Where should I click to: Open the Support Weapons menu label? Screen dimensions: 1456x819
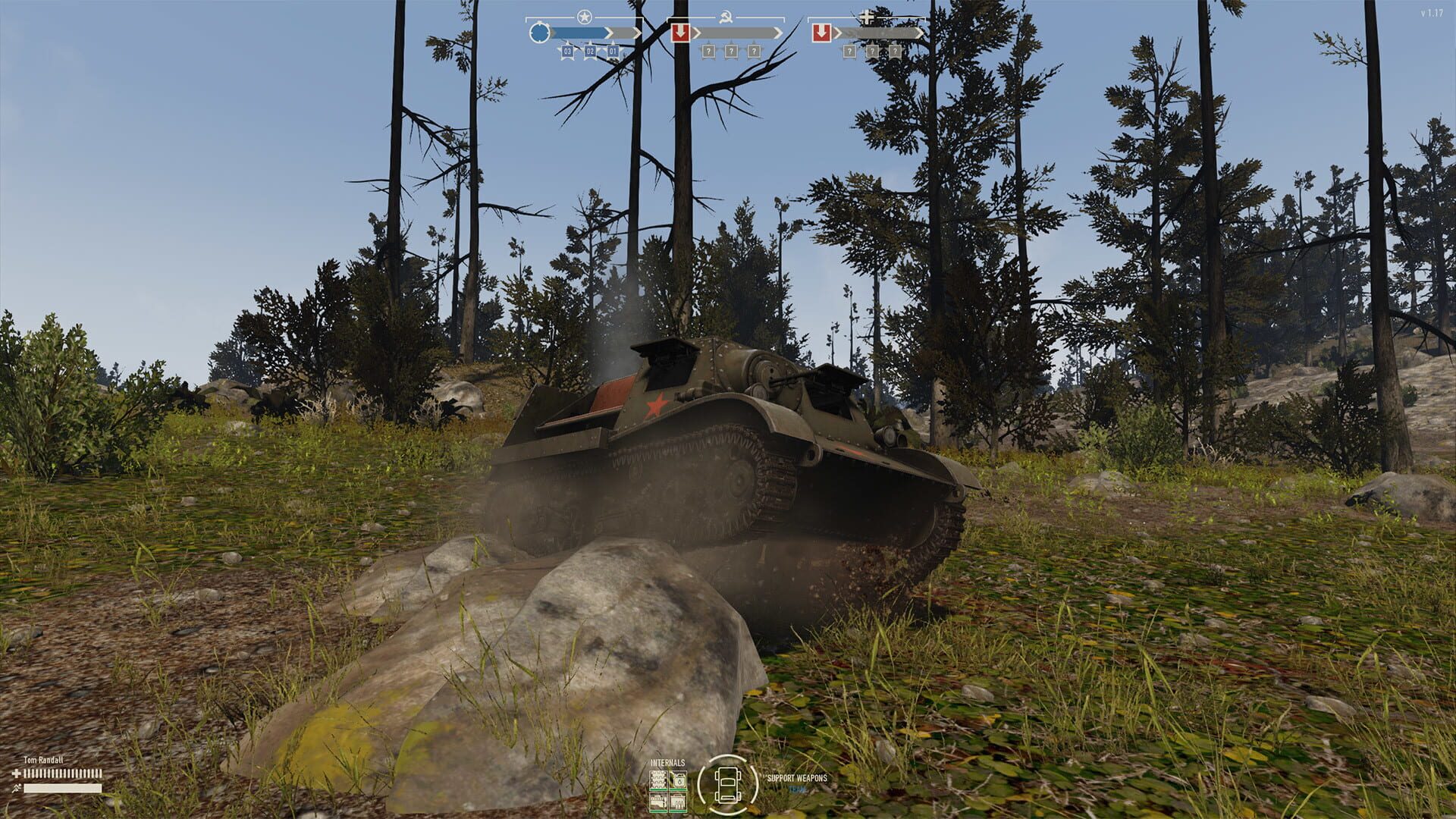[x=797, y=778]
